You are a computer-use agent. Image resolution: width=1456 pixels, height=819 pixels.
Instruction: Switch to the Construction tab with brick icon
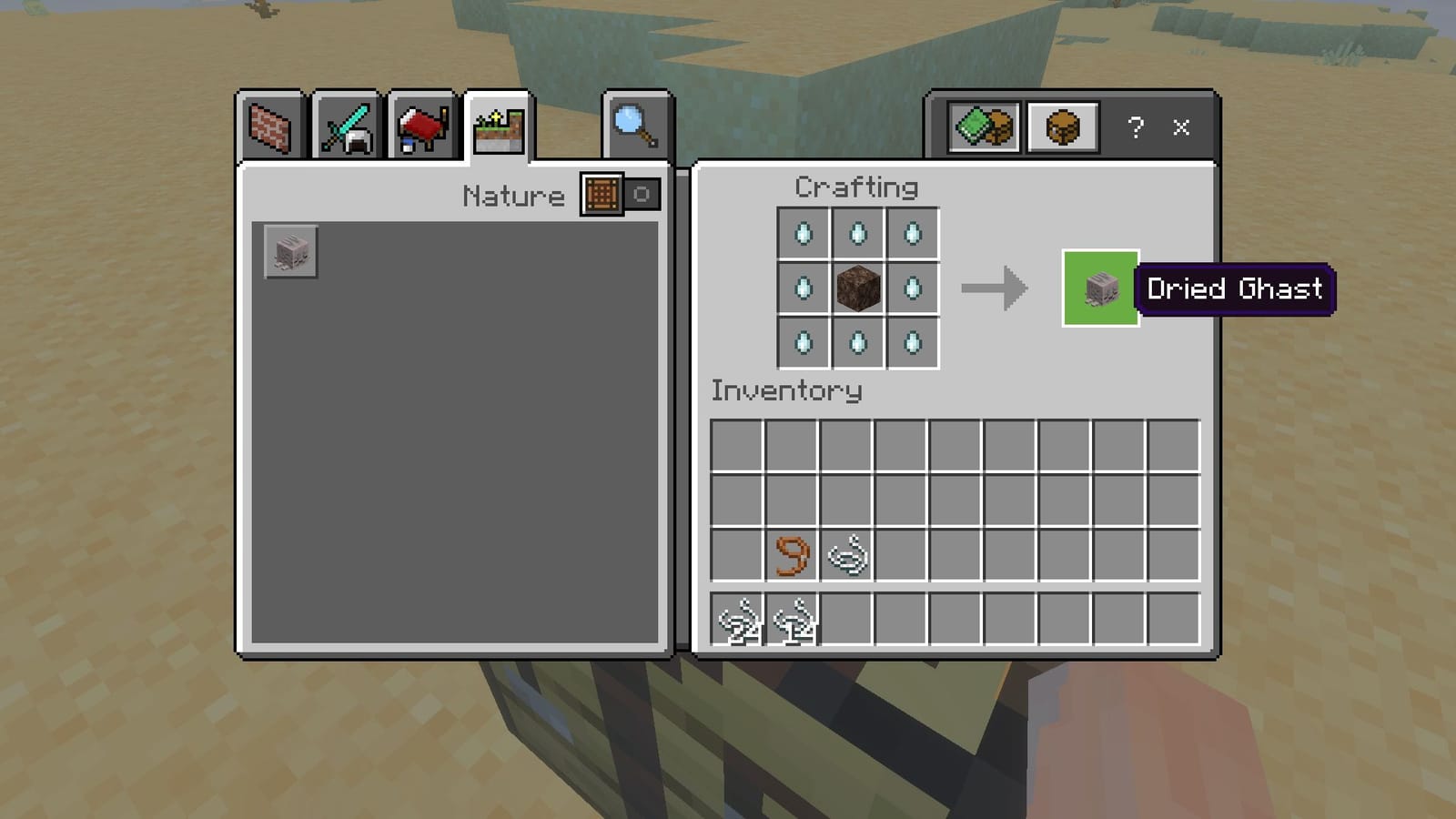[268, 127]
